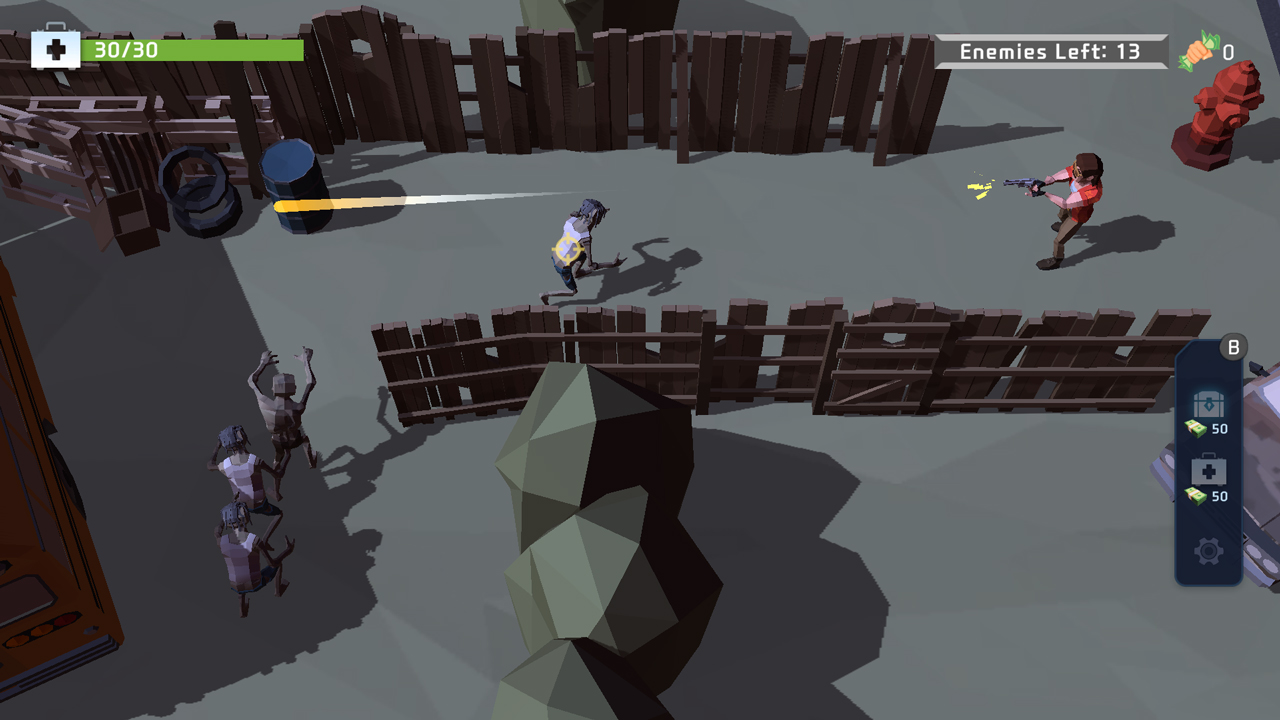
Task: Collapse the shop sidebar panel
Action: 1233,347
